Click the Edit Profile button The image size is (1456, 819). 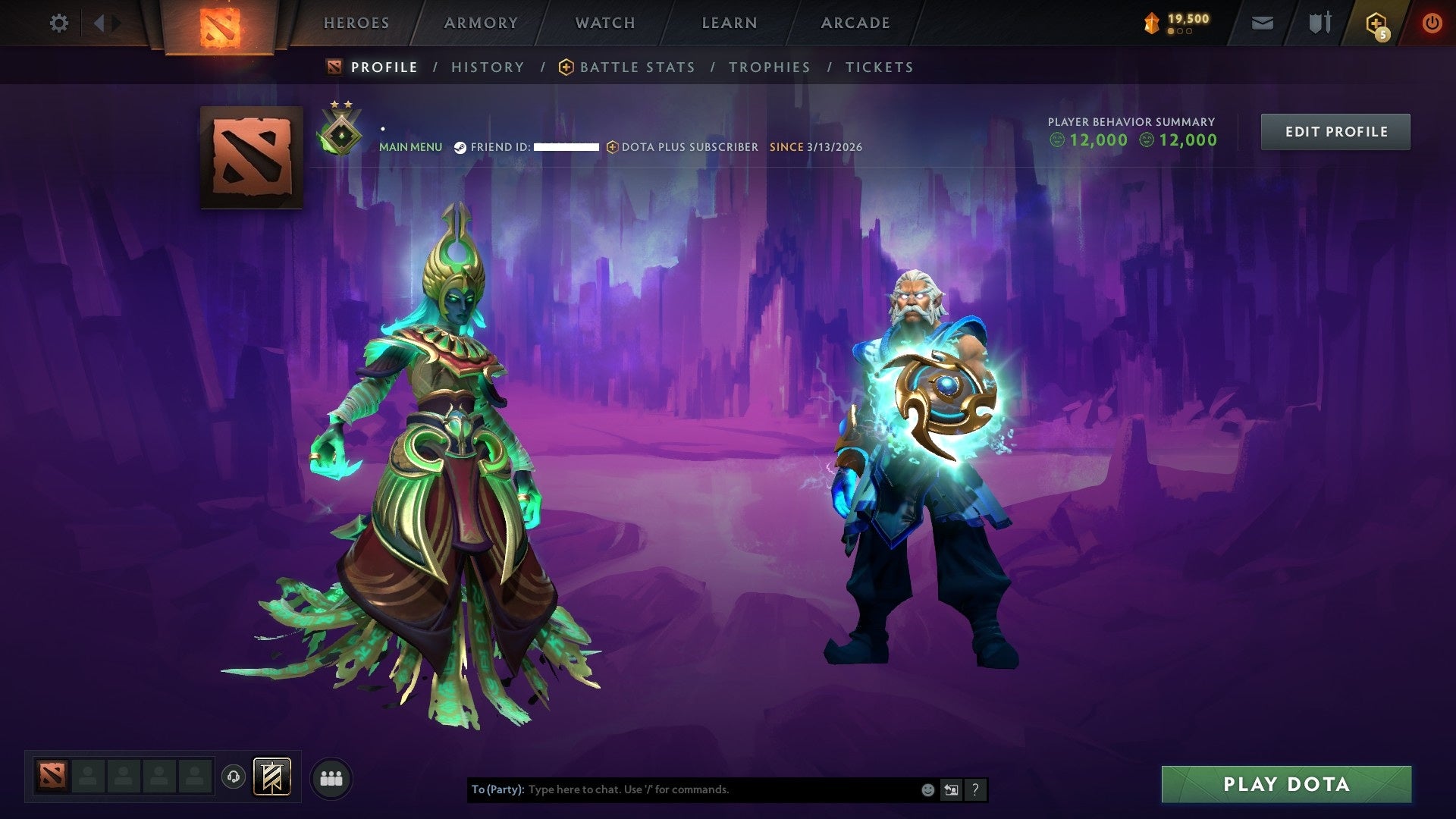(1335, 131)
